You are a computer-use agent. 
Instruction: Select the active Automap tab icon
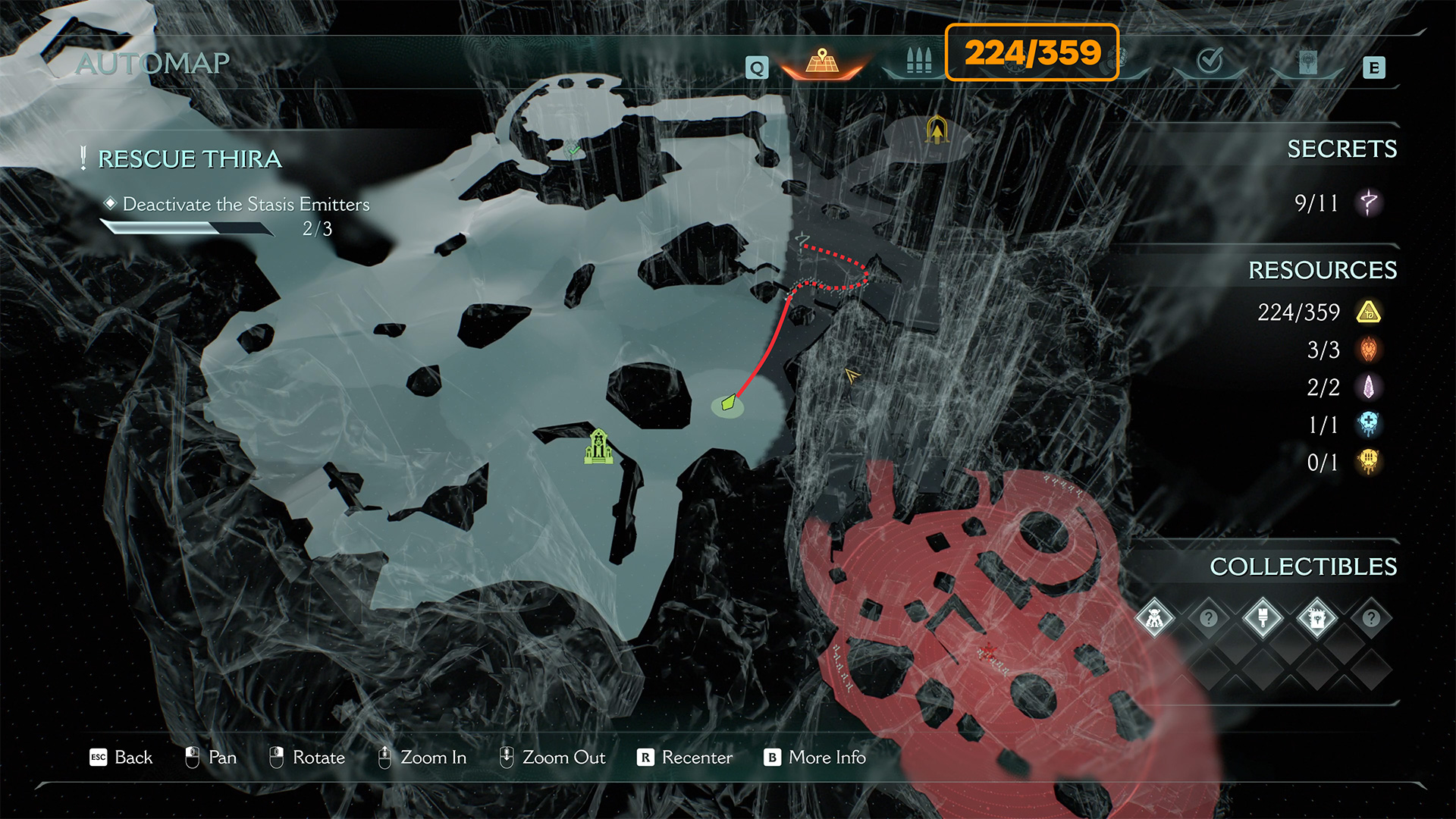tap(822, 61)
